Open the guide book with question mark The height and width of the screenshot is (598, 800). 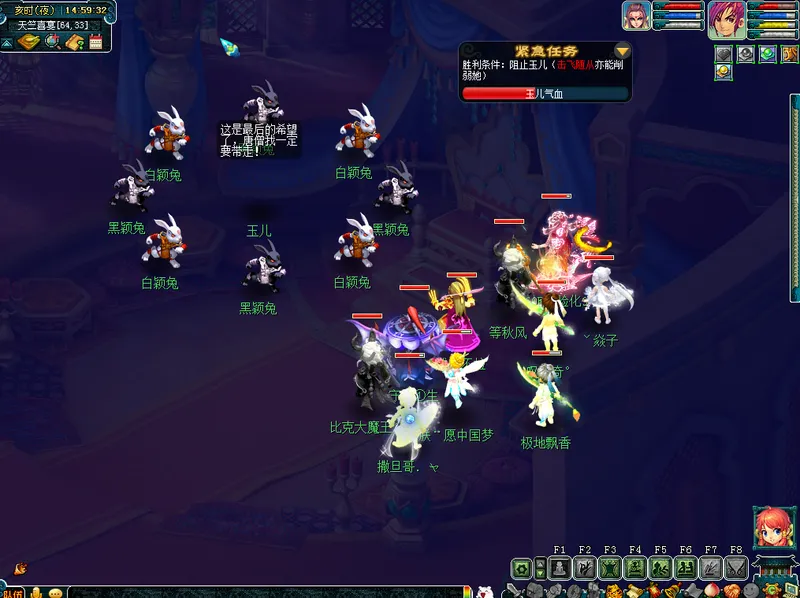[74, 42]
